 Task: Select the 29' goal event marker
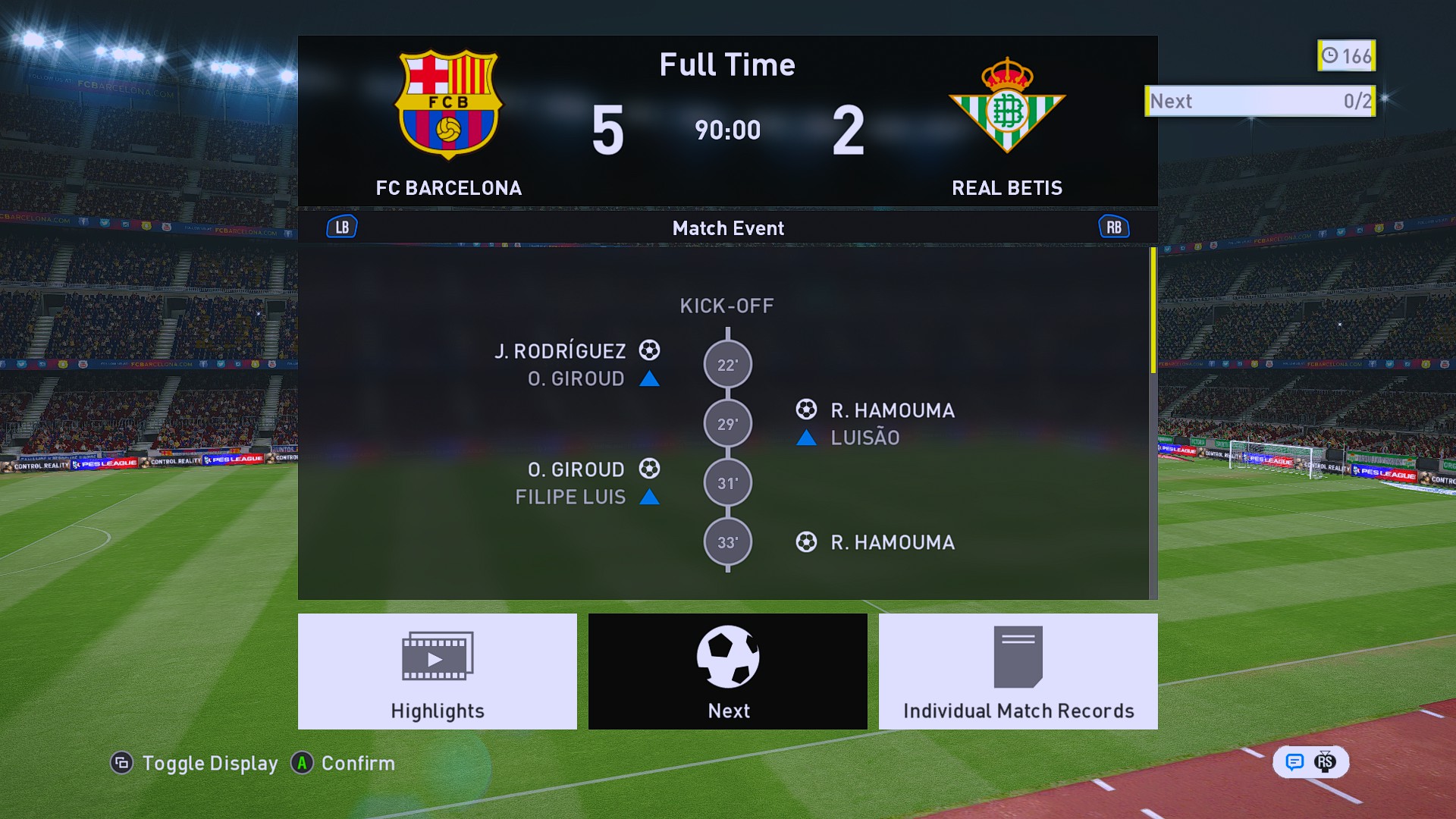(727, 424)
